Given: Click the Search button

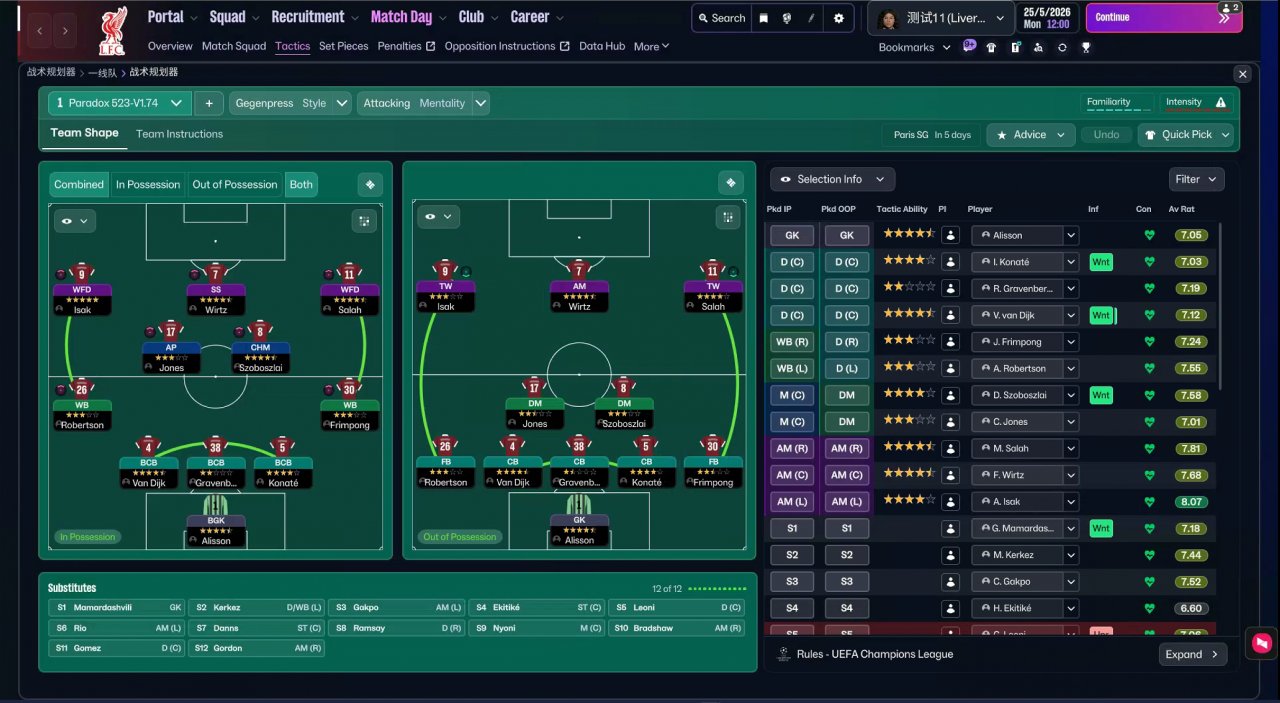Looking at the screenshot, I should (720, 18).
